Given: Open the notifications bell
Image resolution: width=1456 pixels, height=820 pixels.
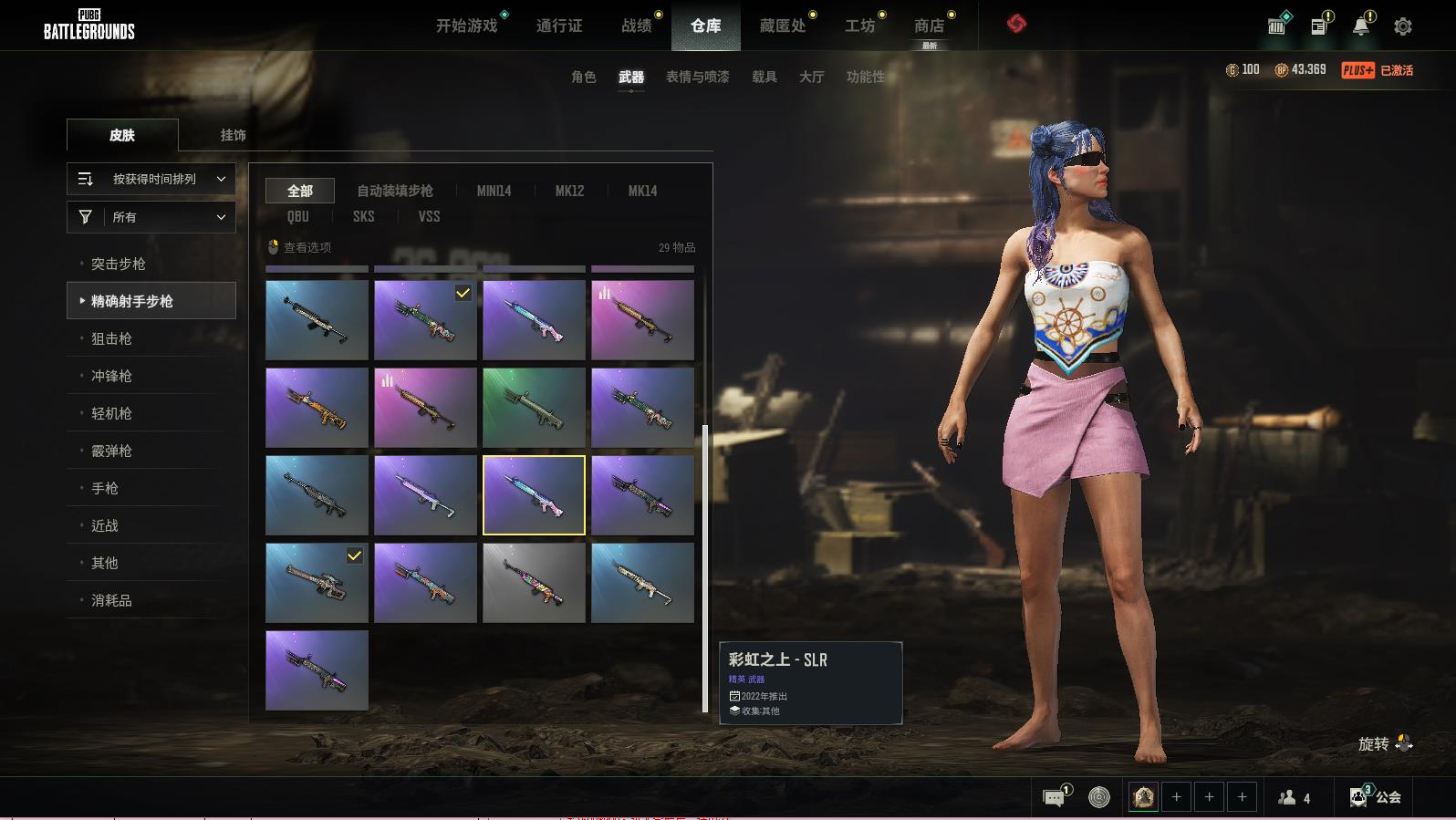Looking at the screenshot, I should click(1360, 26).
